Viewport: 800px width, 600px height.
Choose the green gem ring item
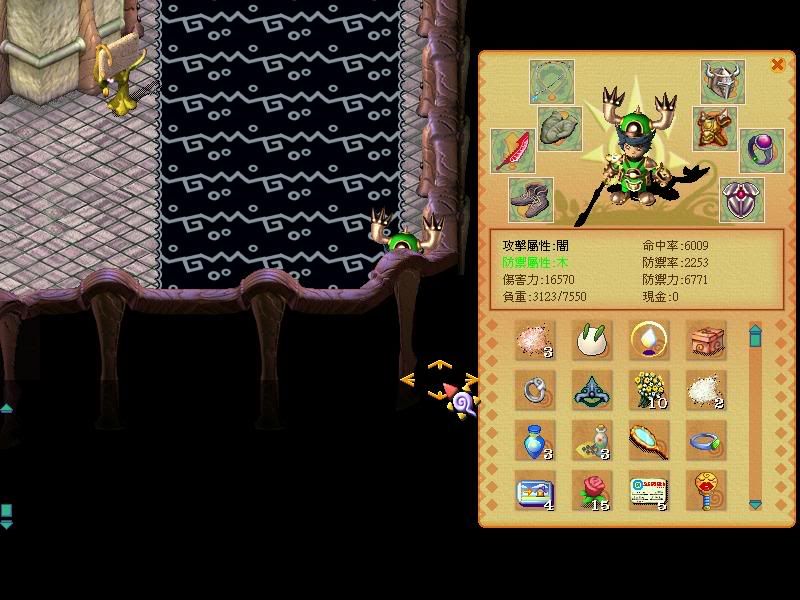706,439
